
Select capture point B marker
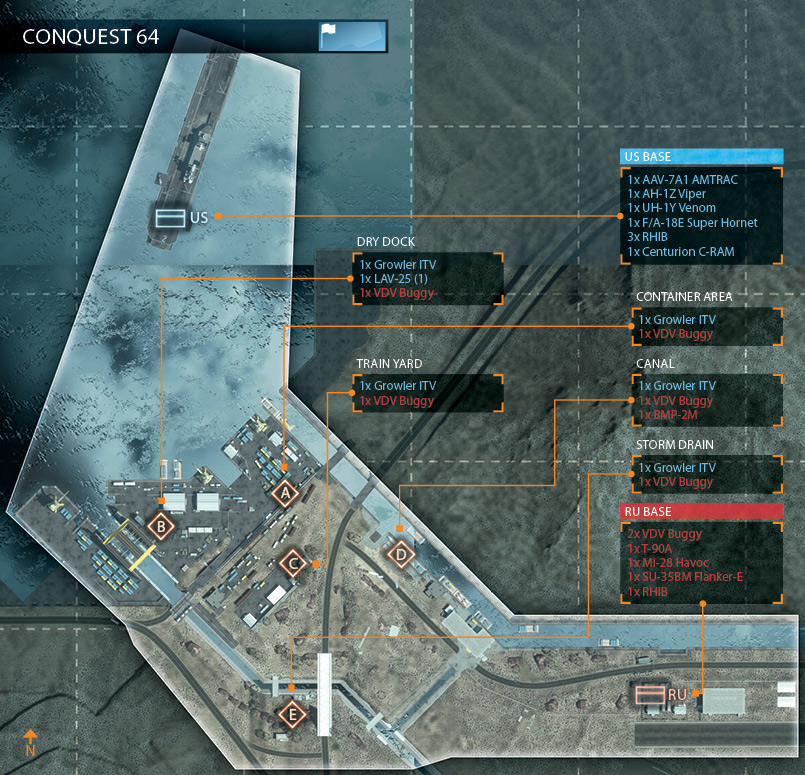(x=162, y=525)
